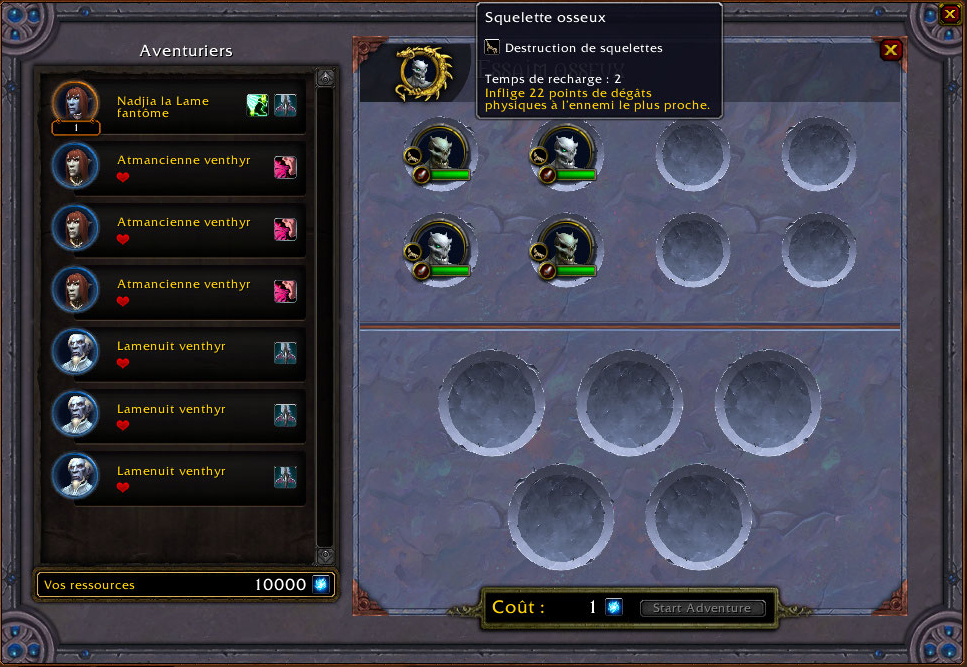Click the adventurers list scroll-down arrow
The image size is (967, 667).
(325, 556)
